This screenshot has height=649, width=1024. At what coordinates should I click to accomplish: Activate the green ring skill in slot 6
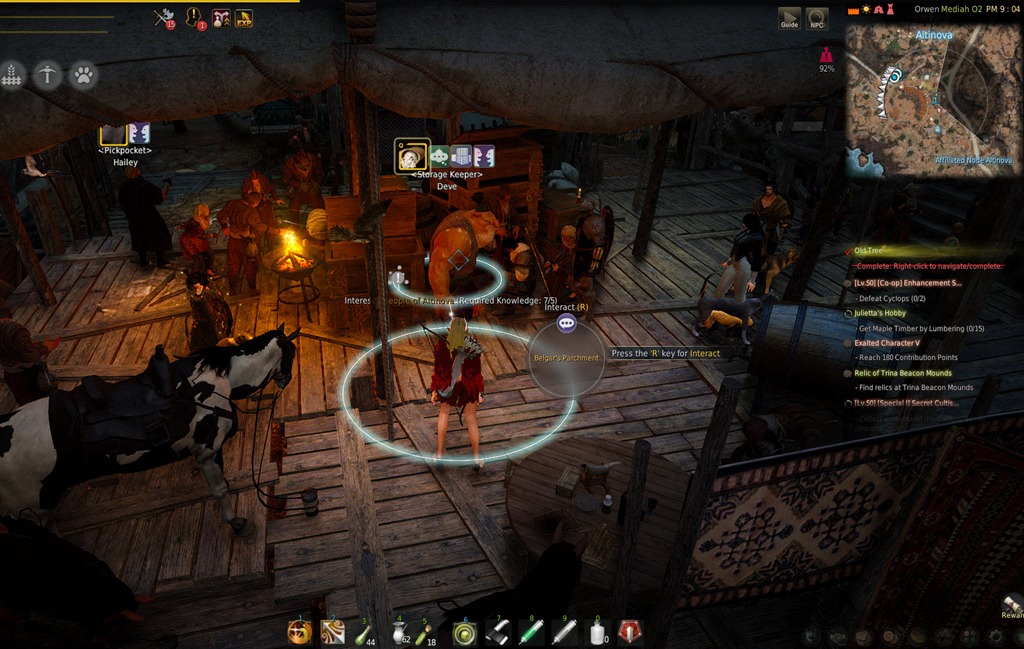tap(464, 632)
